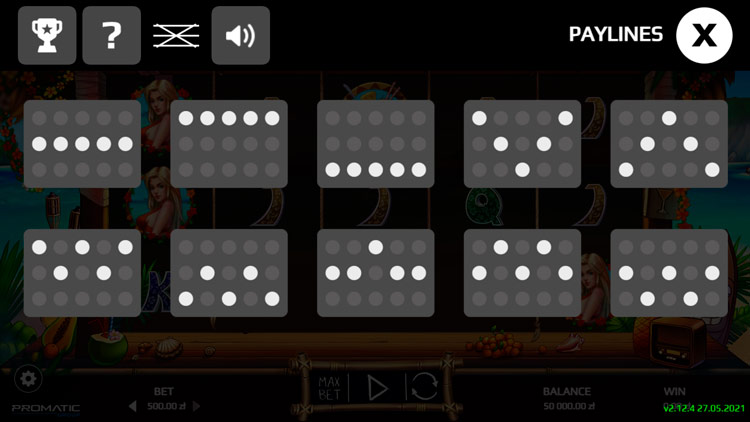Image resolution: width=750 pixels, height=422 pixels.
Task: Show the help question mark page
Action: click(x=112, y=35)
